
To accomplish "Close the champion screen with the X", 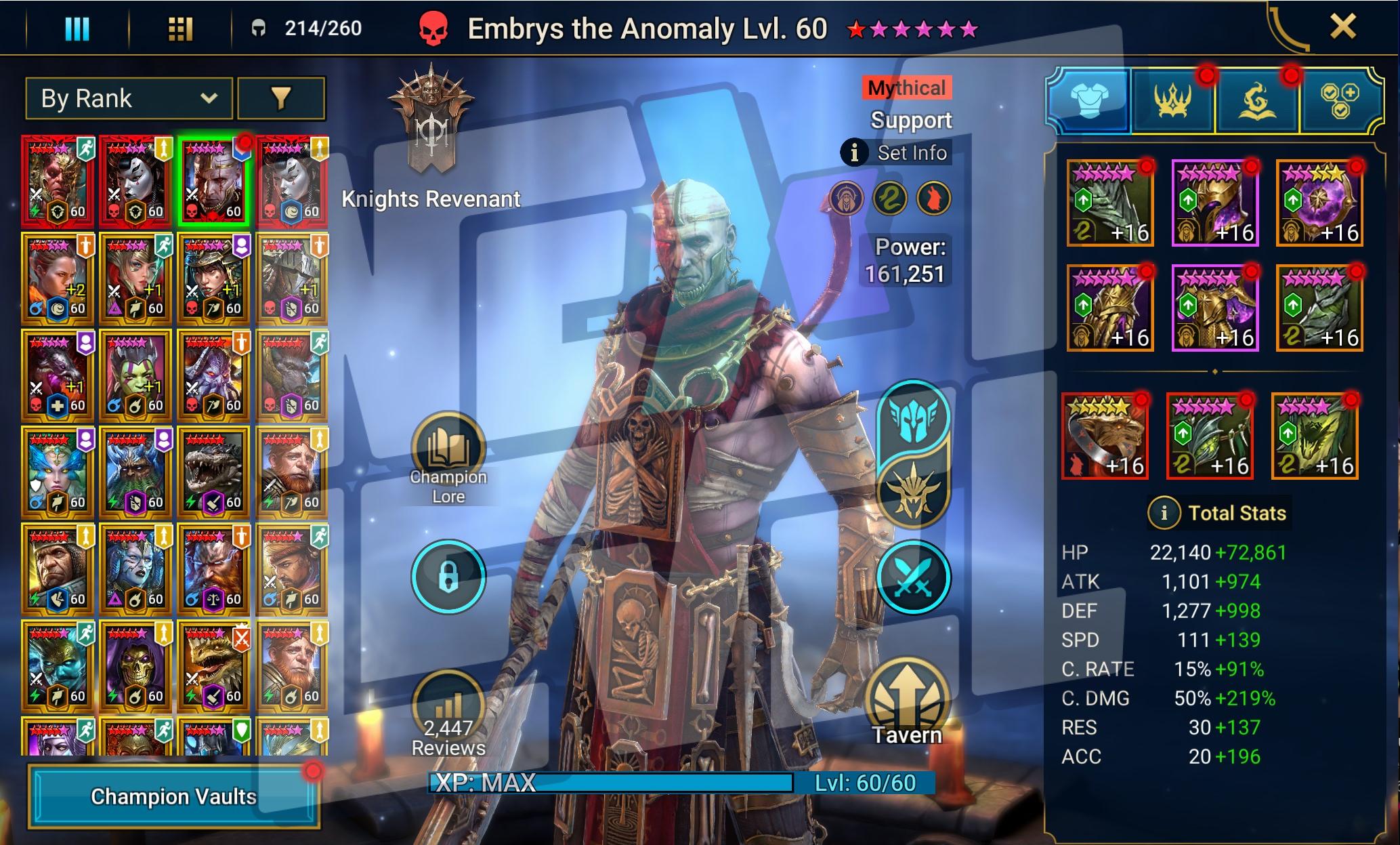I will (x=1342, y=27).
